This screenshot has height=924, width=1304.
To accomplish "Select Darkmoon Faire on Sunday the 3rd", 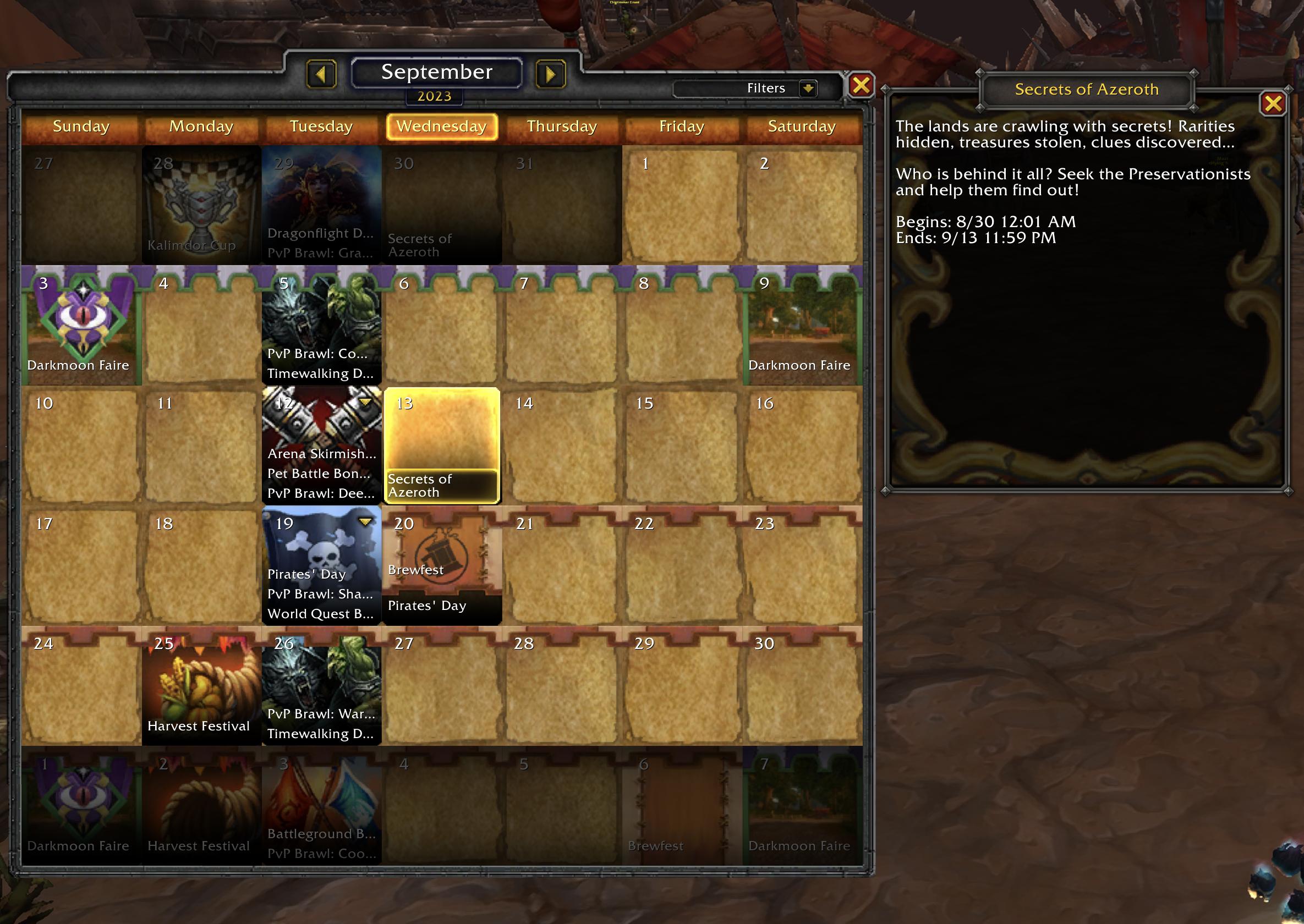I will pos(79,365).
